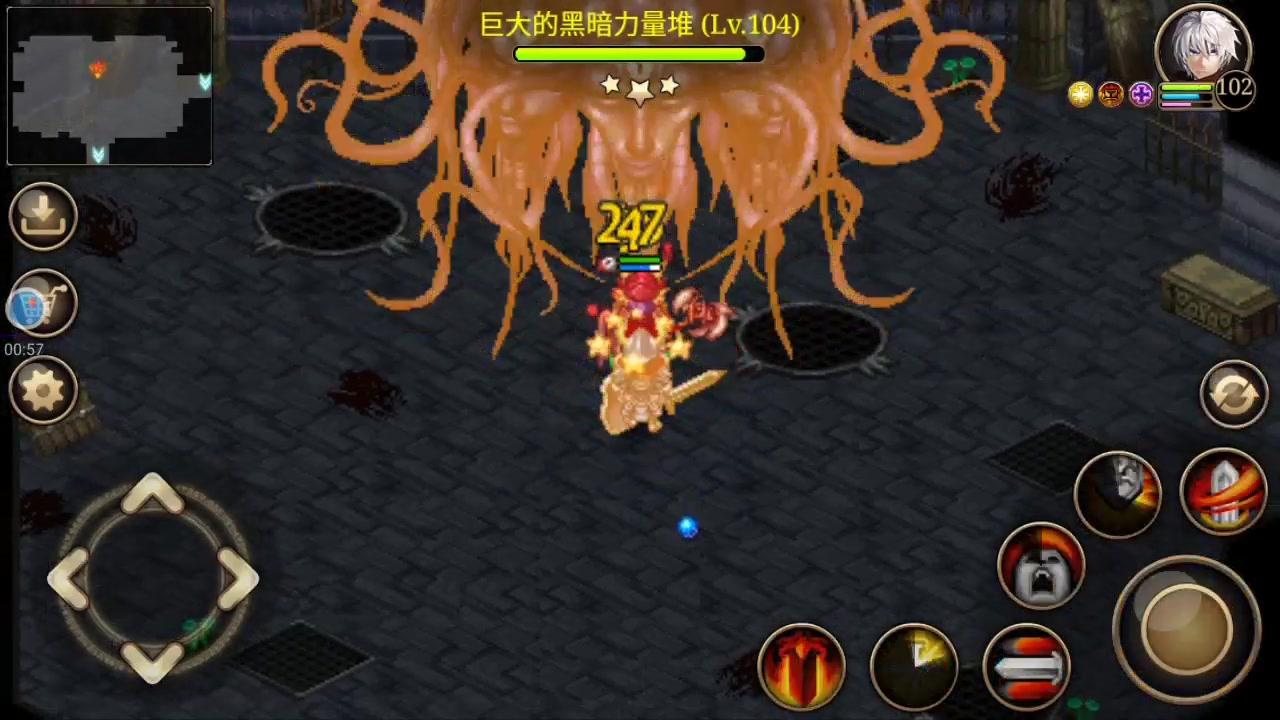The width and height of the screenshot is (1280, 720).
Task: Check the red angry face status icon
Action: [1111, 93]
